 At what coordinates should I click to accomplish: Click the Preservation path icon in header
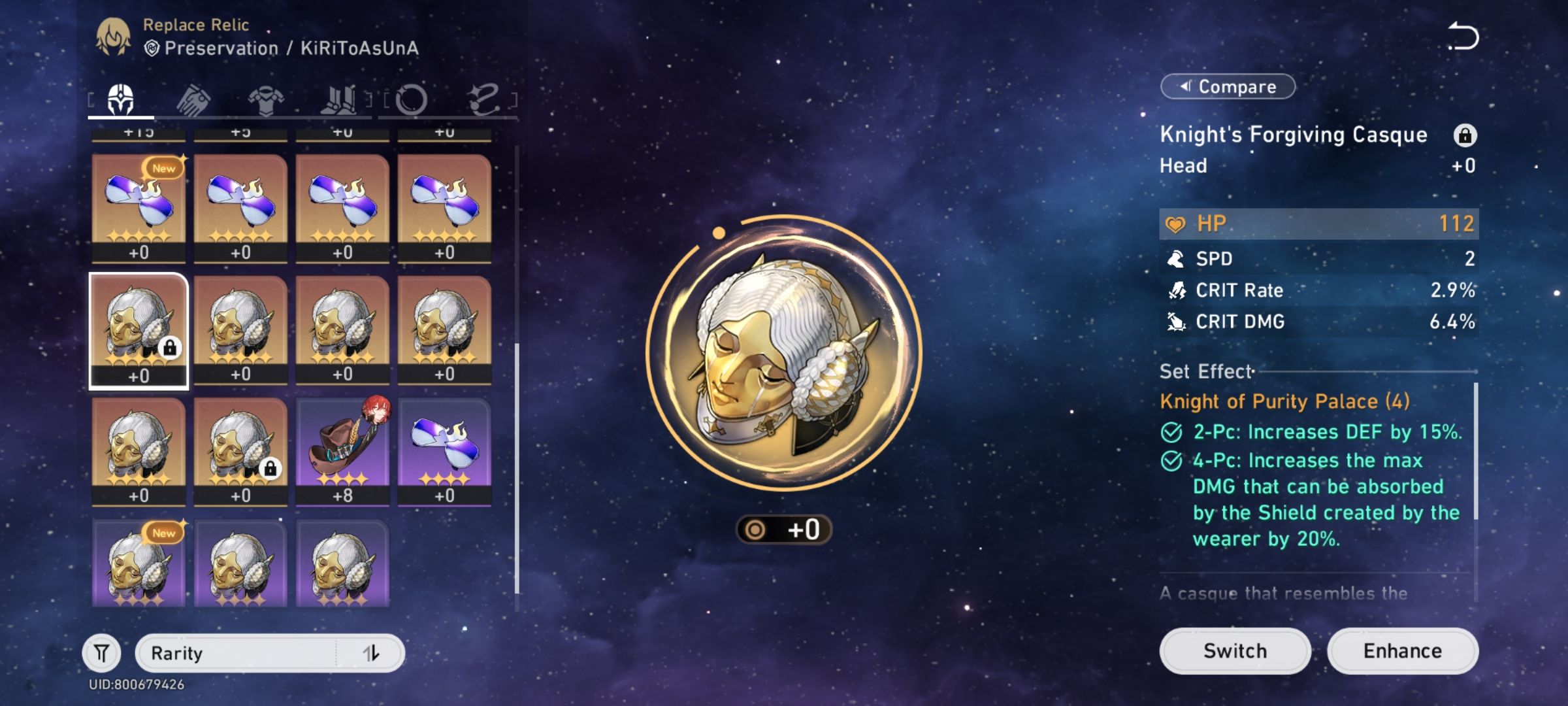coord(152,48)
